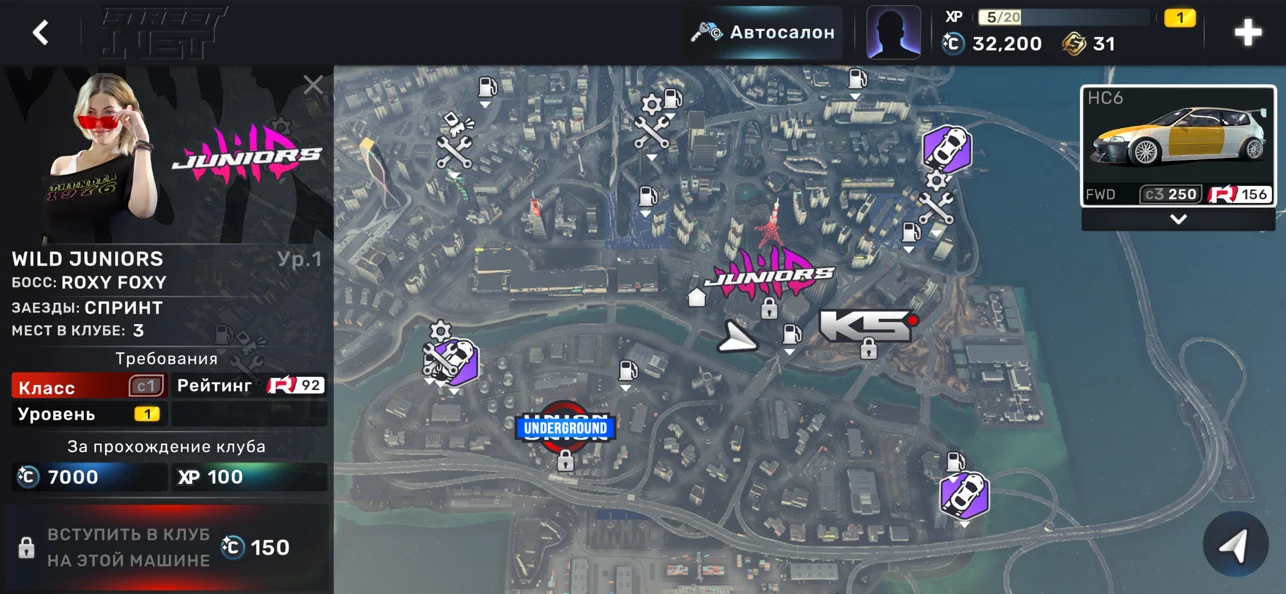Viewport: 1286px width, 594px height.
Task: Select the KS club map marker
Action: tap(866, 326)
